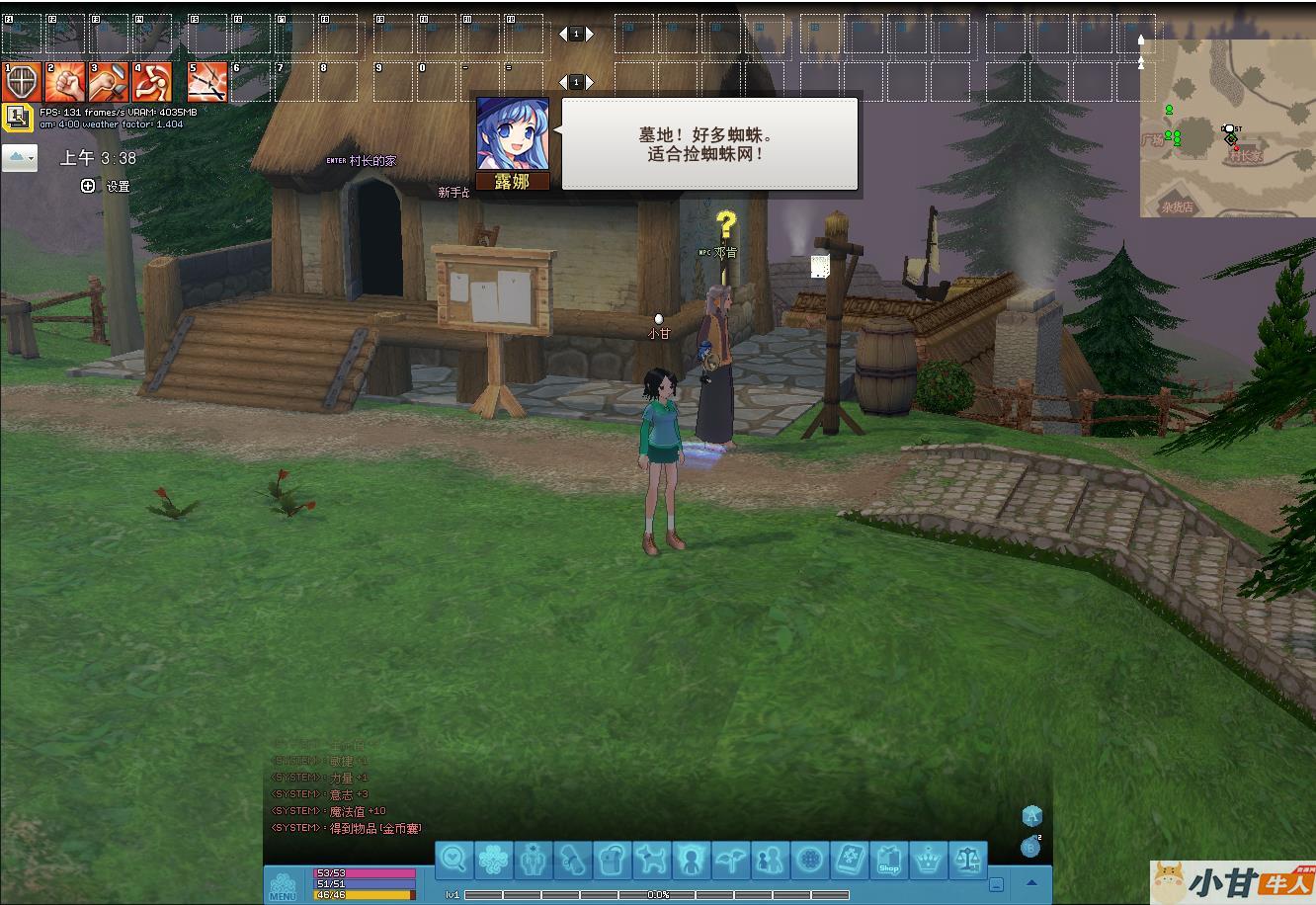This screenshot has height=905, width=1316.
Task: Click the yellow-bordered window icon beside FPS text
Action: click(x=17, y=118)
